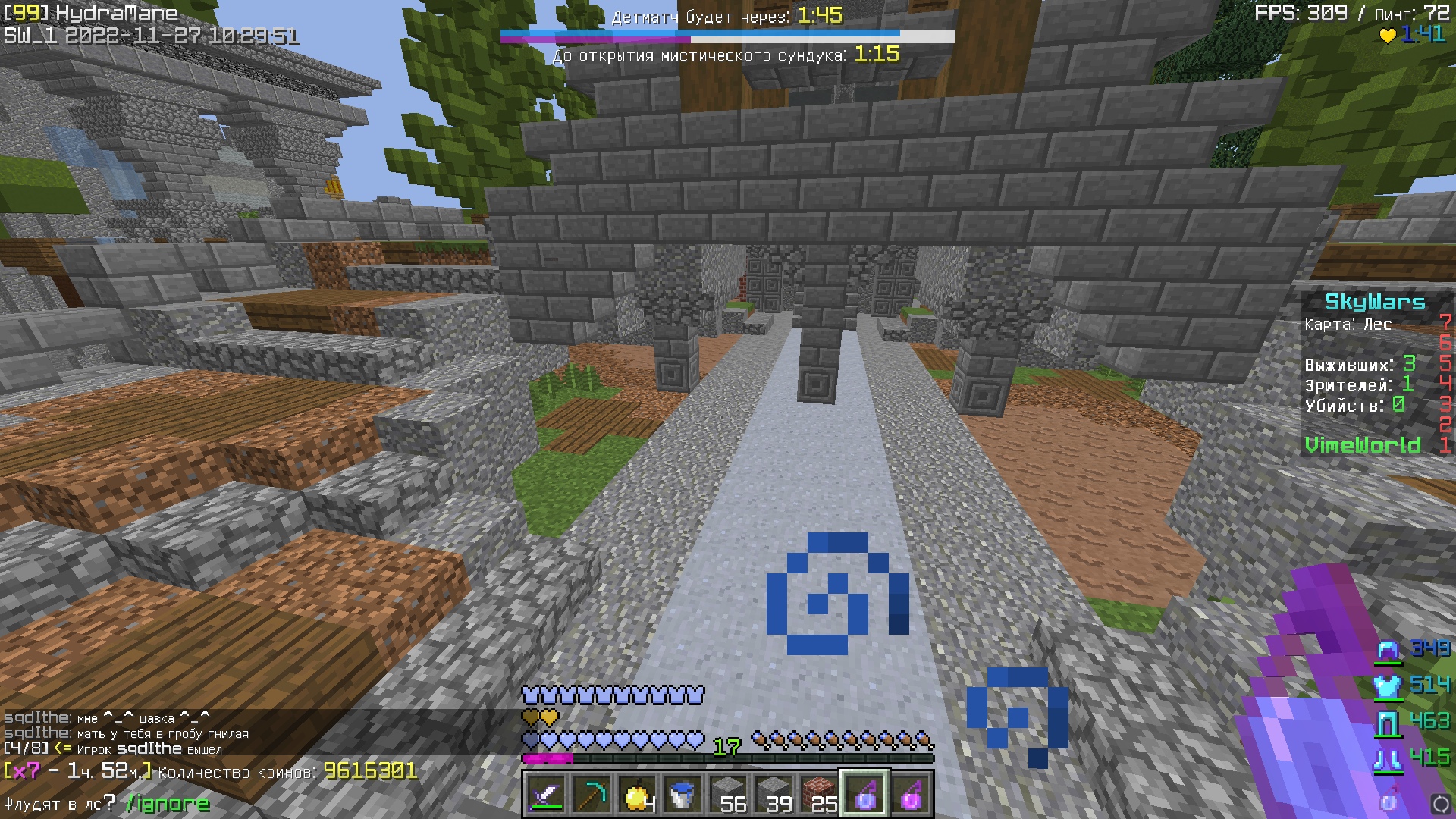Select the water bucket slot
This screenshot has height=819, width=1456.
(682, 794)
